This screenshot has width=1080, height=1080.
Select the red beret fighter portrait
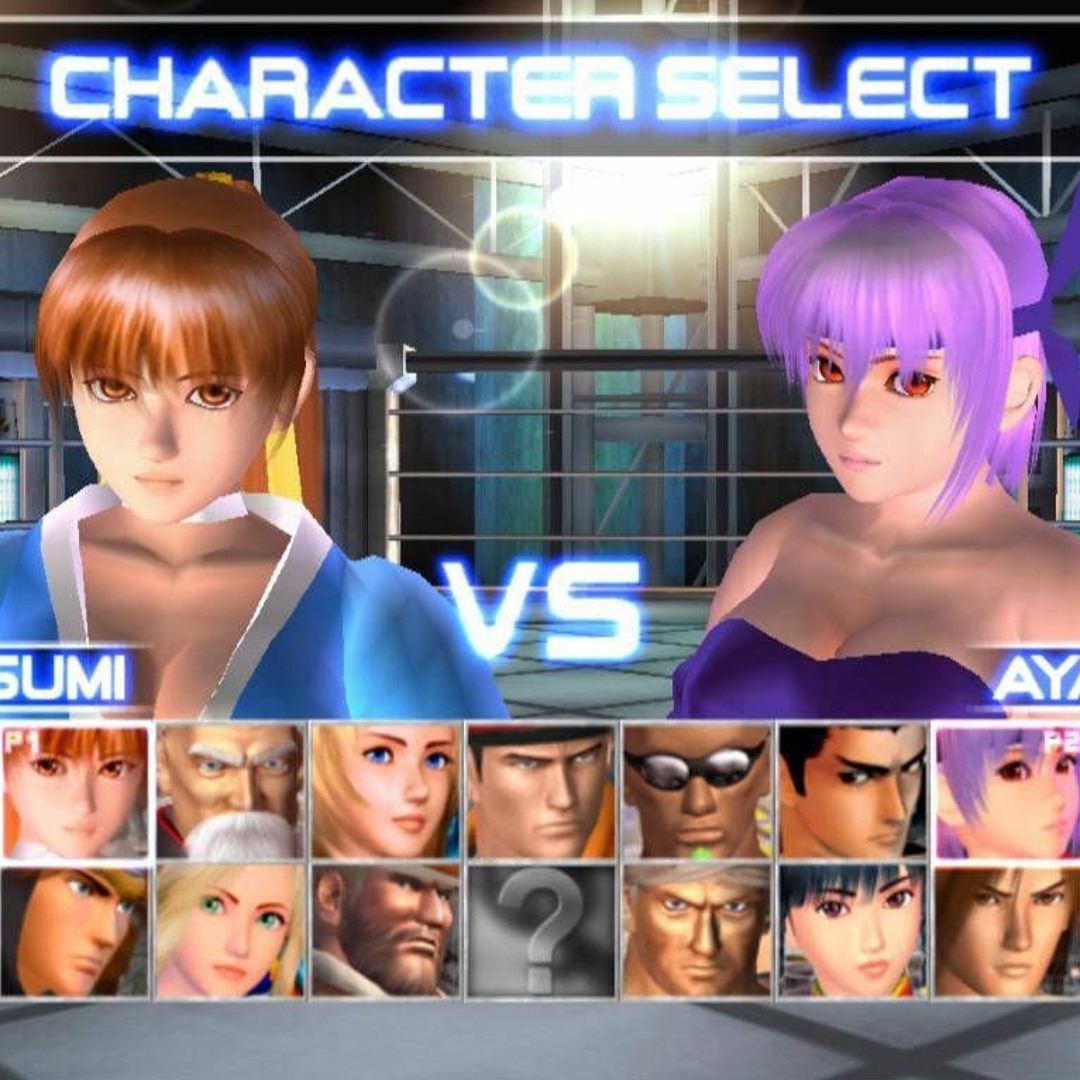541,791
